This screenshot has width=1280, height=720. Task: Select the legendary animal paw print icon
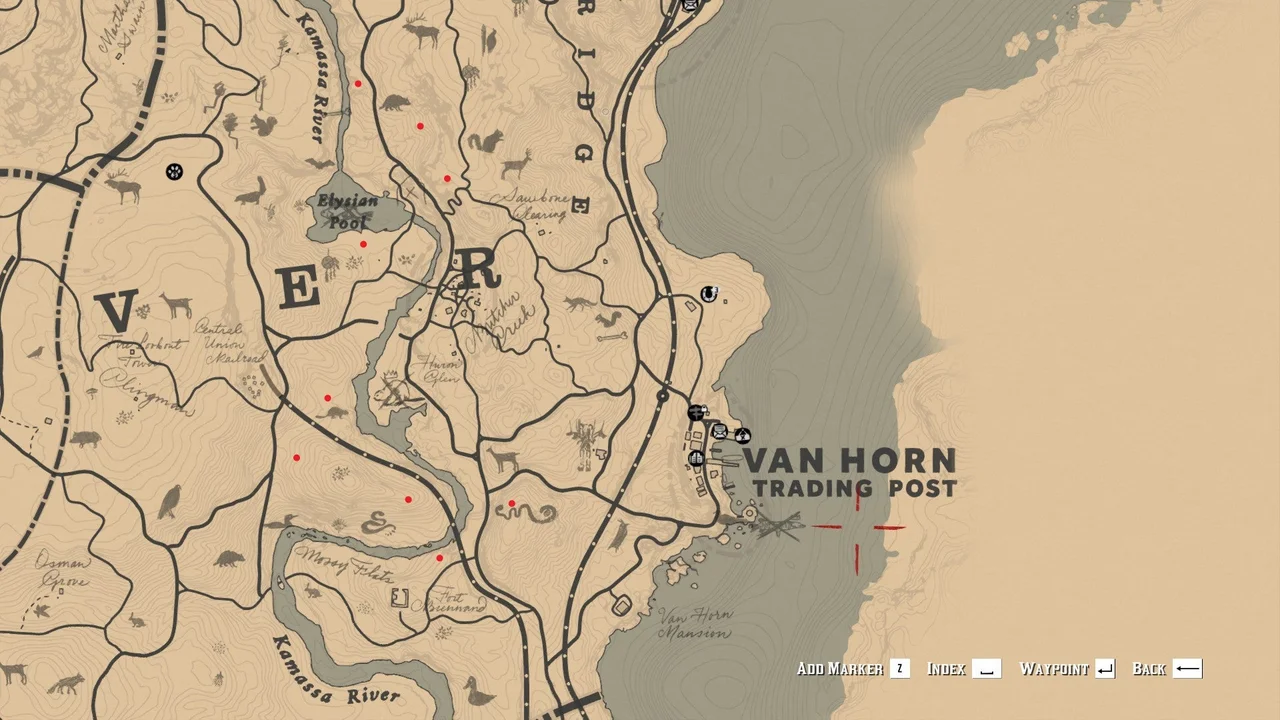click(x=174, y=172)
